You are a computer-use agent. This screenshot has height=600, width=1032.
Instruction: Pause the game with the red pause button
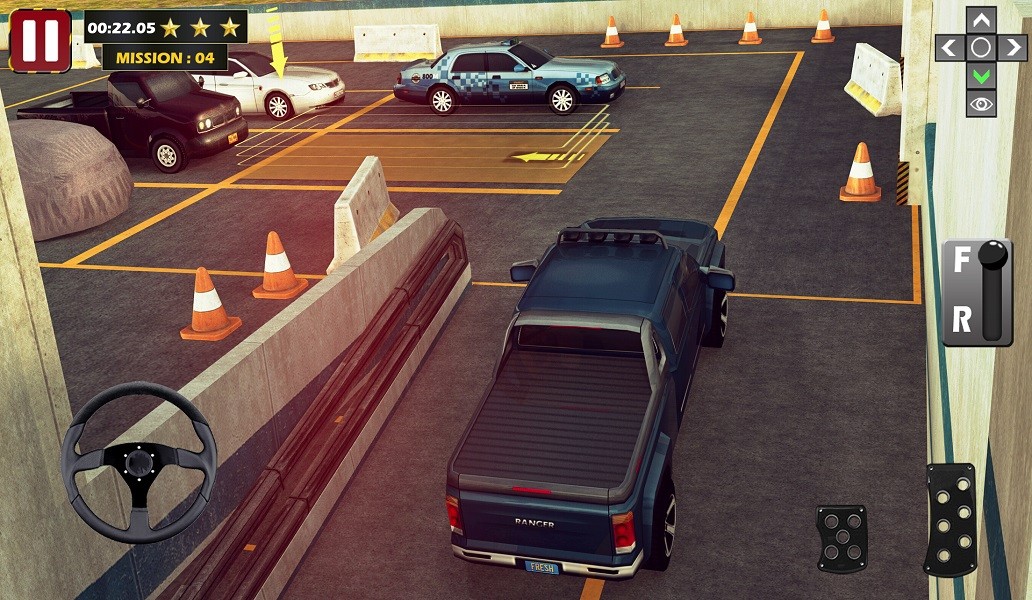click(x=40, y=41)
